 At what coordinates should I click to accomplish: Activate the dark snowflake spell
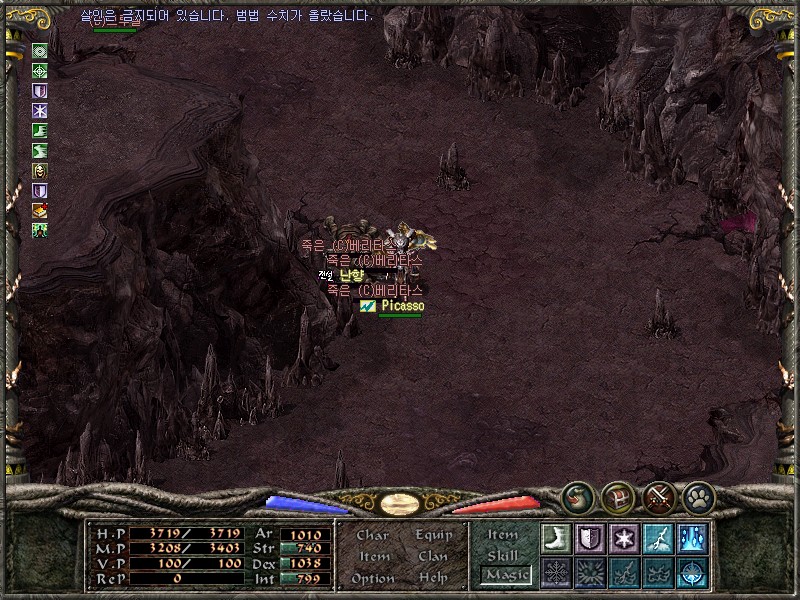coord(556,572)
